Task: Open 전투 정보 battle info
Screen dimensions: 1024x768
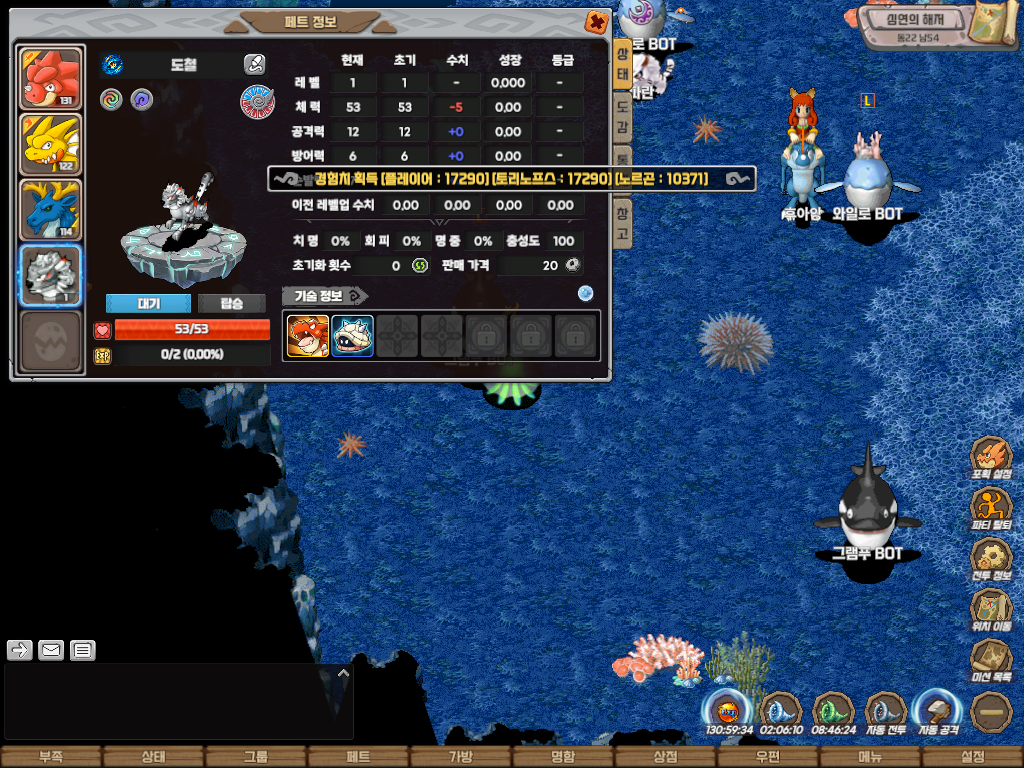Action: 991,558
